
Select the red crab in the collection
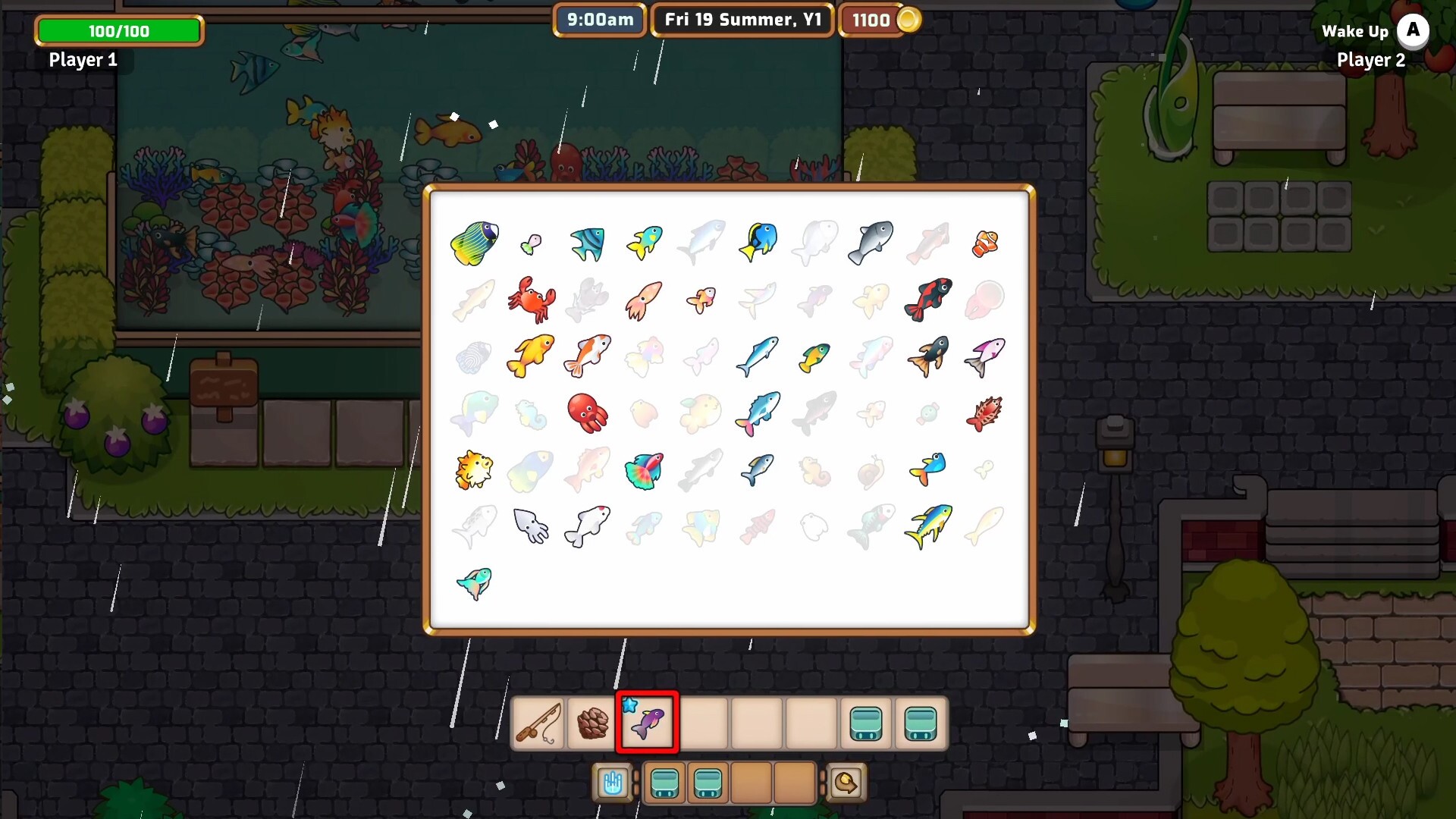click(x=532, y=300)
